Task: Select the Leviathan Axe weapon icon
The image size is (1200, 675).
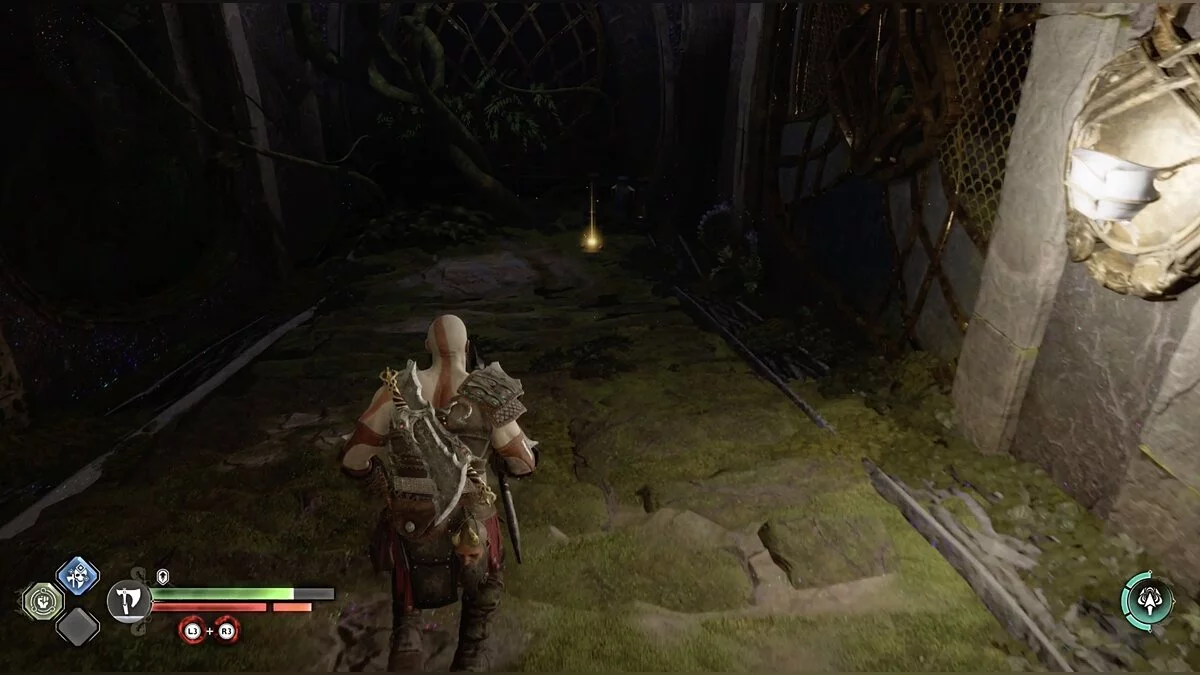Action: pyautogui.click(x=128, y=601)
